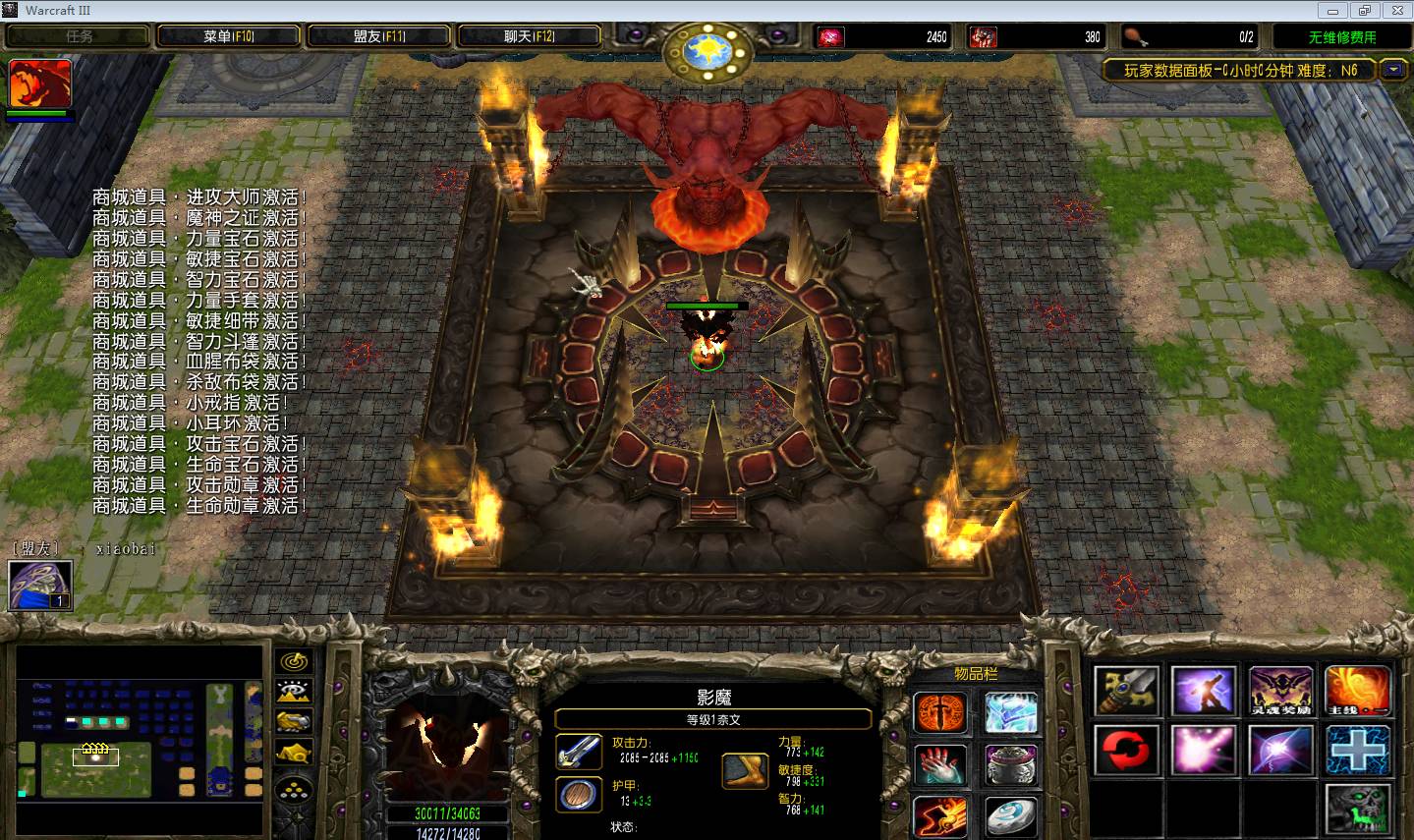The height and width of the screenshot is (840, 1414).
Task: Activate the sword attack command
Action: [x=1127, y=691]
